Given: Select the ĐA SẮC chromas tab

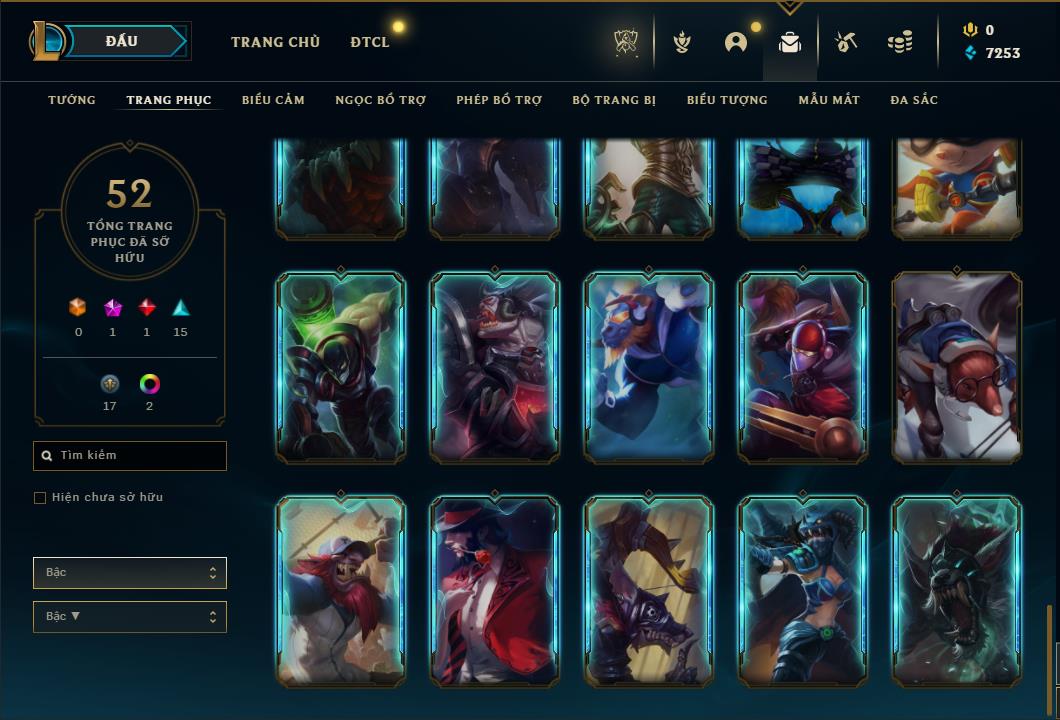Looking at the screenshot, I should [914, 100].
